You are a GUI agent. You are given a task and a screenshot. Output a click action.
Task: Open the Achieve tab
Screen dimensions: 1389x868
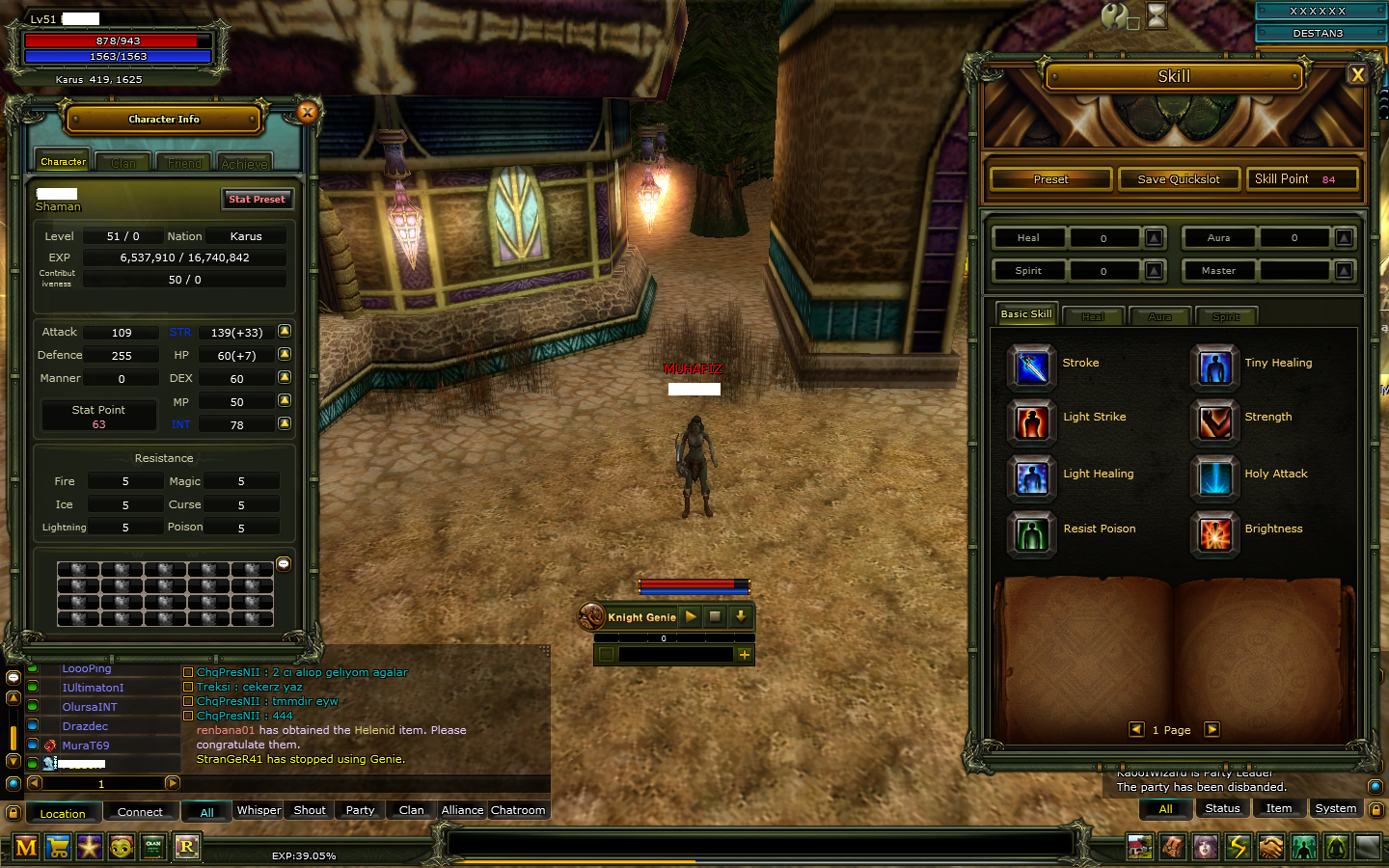click(x=244, y=163)
